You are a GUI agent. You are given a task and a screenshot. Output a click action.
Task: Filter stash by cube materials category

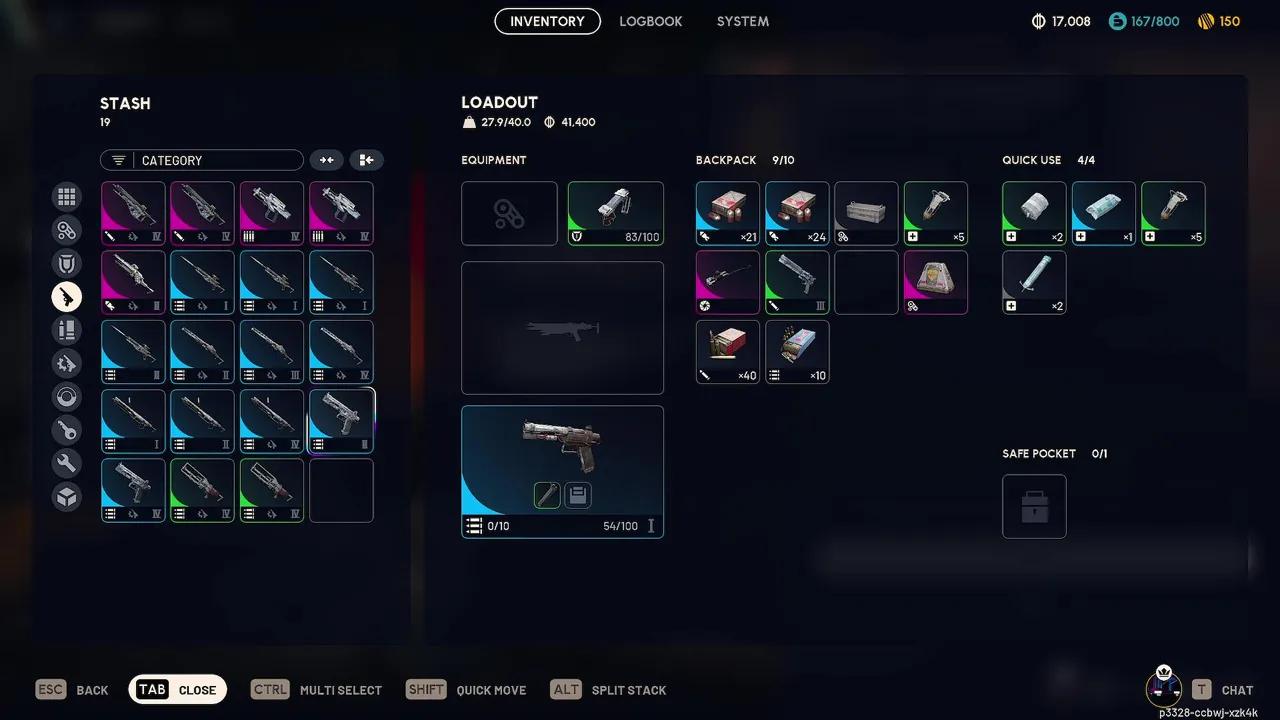tap(67, 497)
